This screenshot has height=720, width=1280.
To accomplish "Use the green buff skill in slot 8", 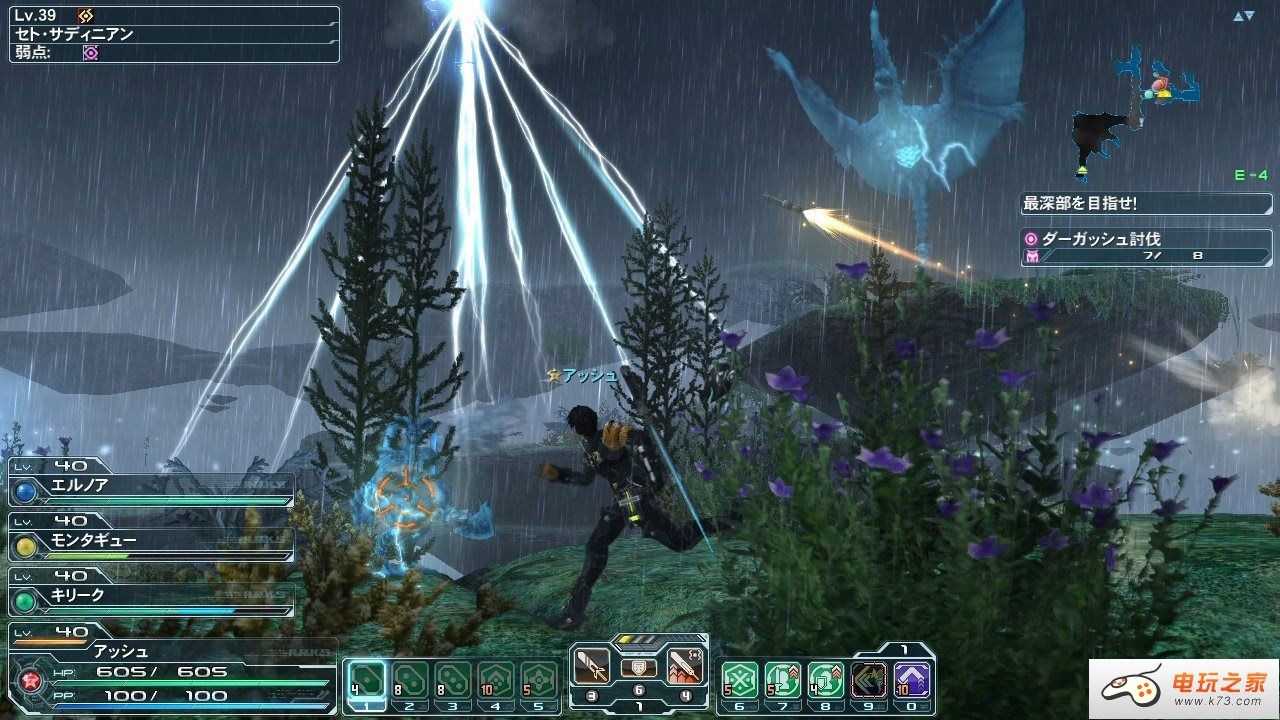I will [x=826, y=680].
